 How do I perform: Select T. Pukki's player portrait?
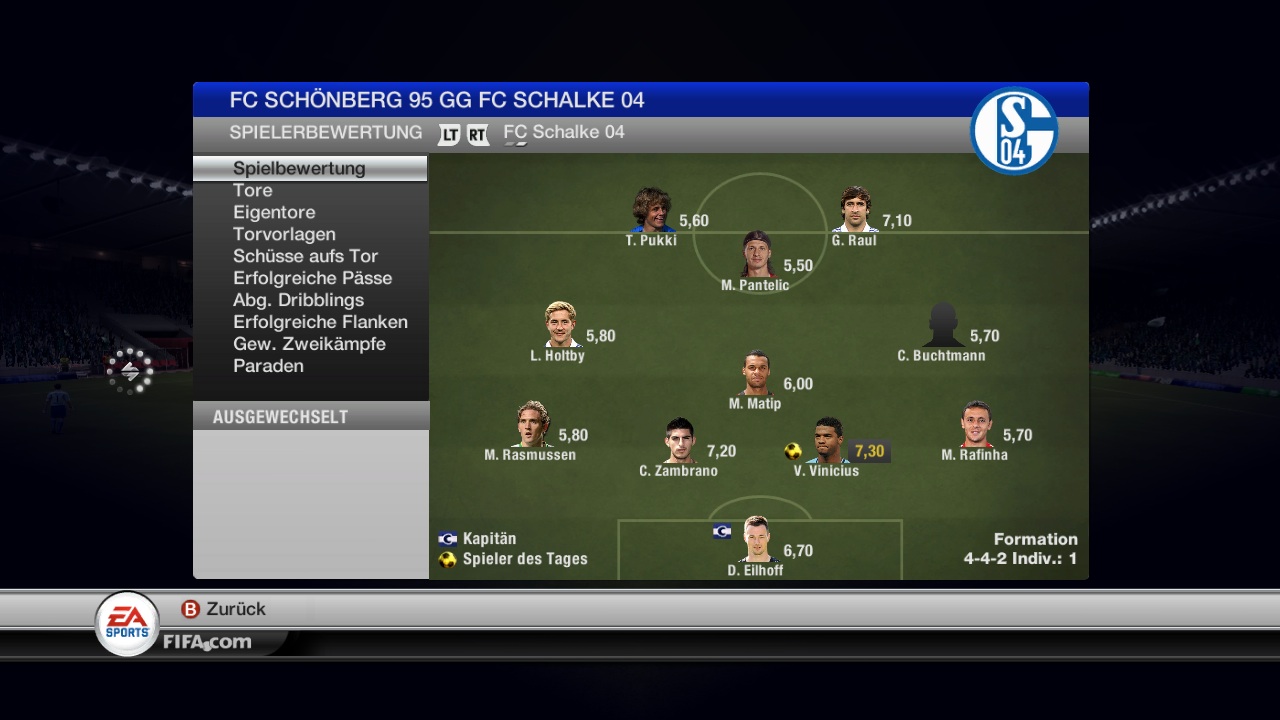651,210
